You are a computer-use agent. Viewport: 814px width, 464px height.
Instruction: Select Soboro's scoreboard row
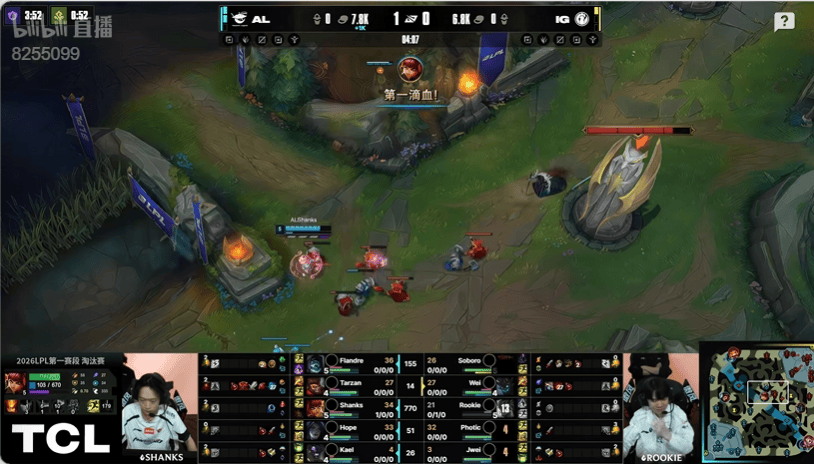(462, 361)
